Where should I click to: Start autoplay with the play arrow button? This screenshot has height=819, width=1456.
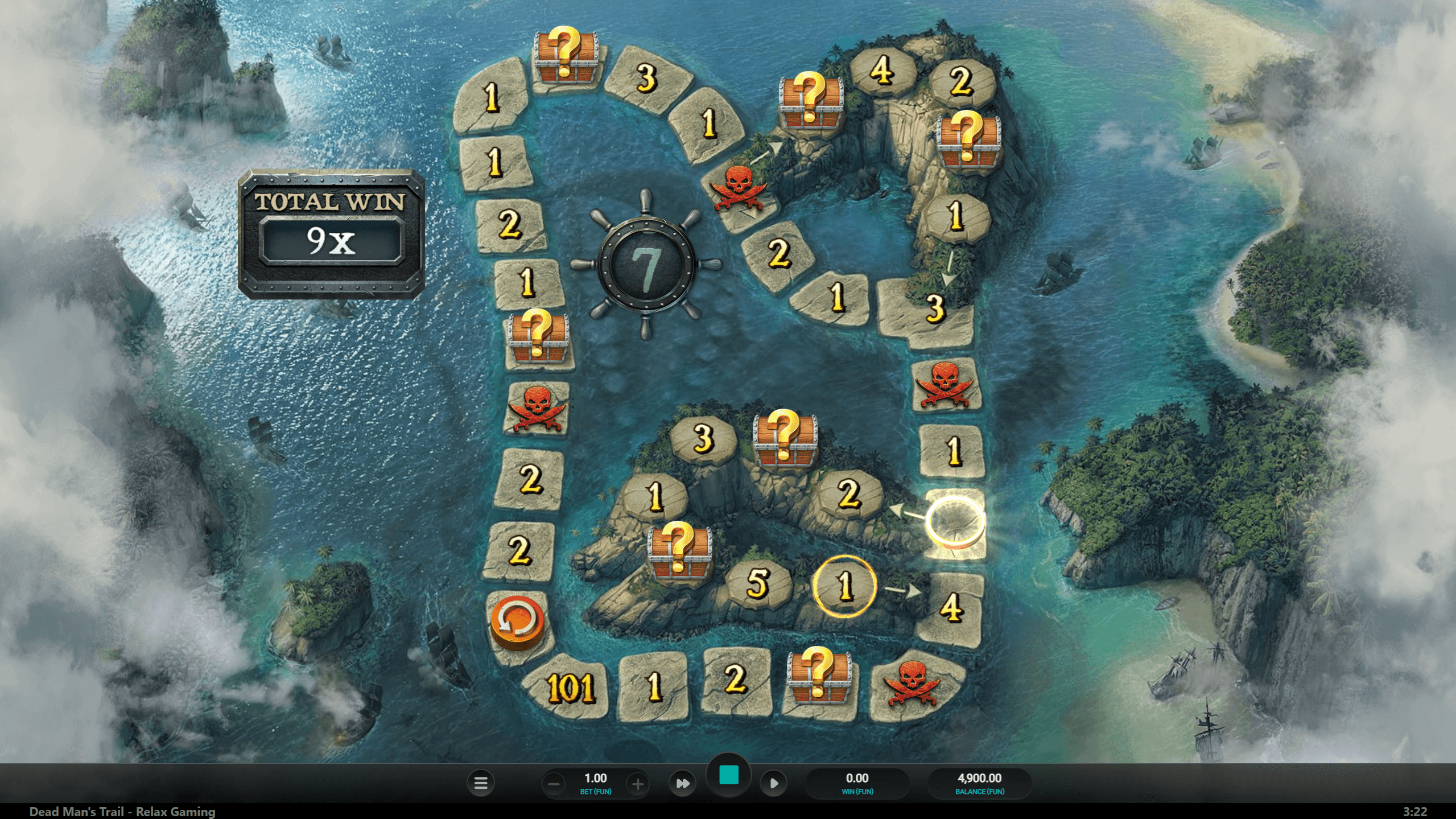point(774,784)
